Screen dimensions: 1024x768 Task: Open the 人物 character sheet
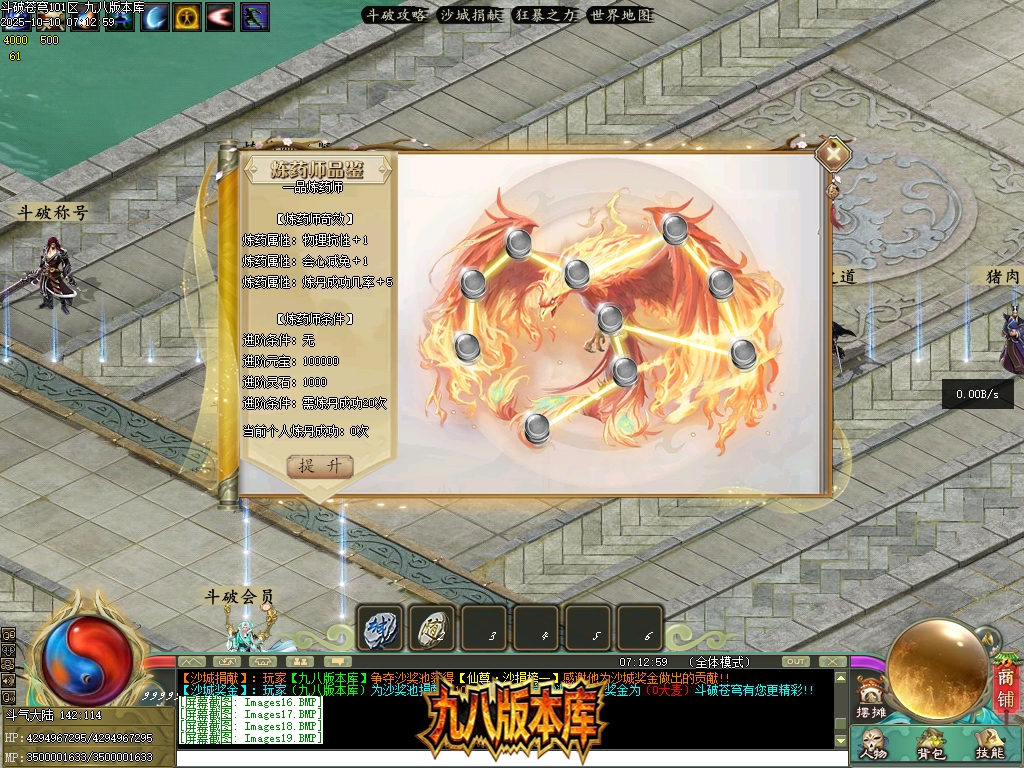(873, 745)
